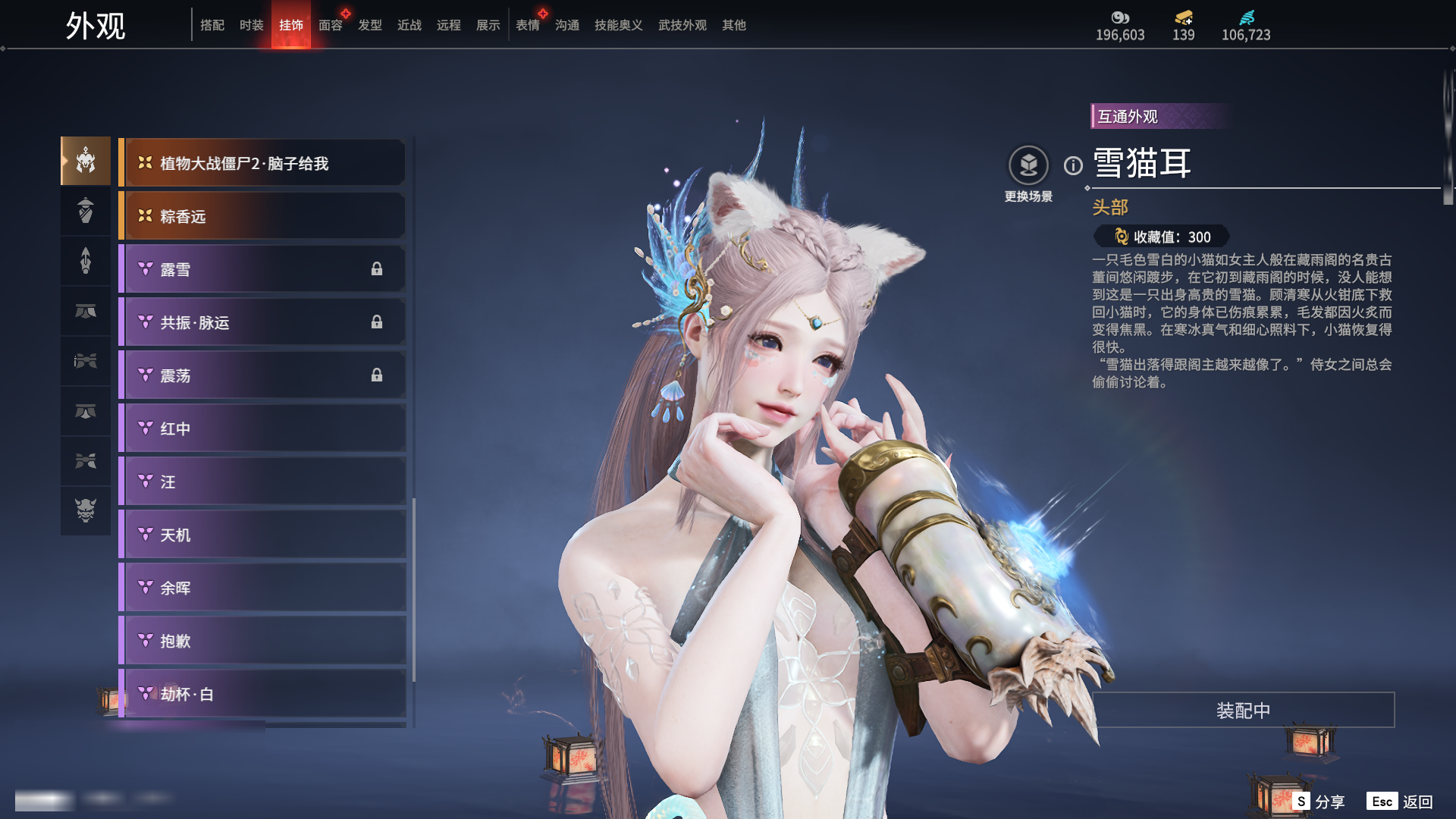Screen dimensions: 1456x819
Task: Open the 近战 weapon tab
Action: click(x=409, y=25)
